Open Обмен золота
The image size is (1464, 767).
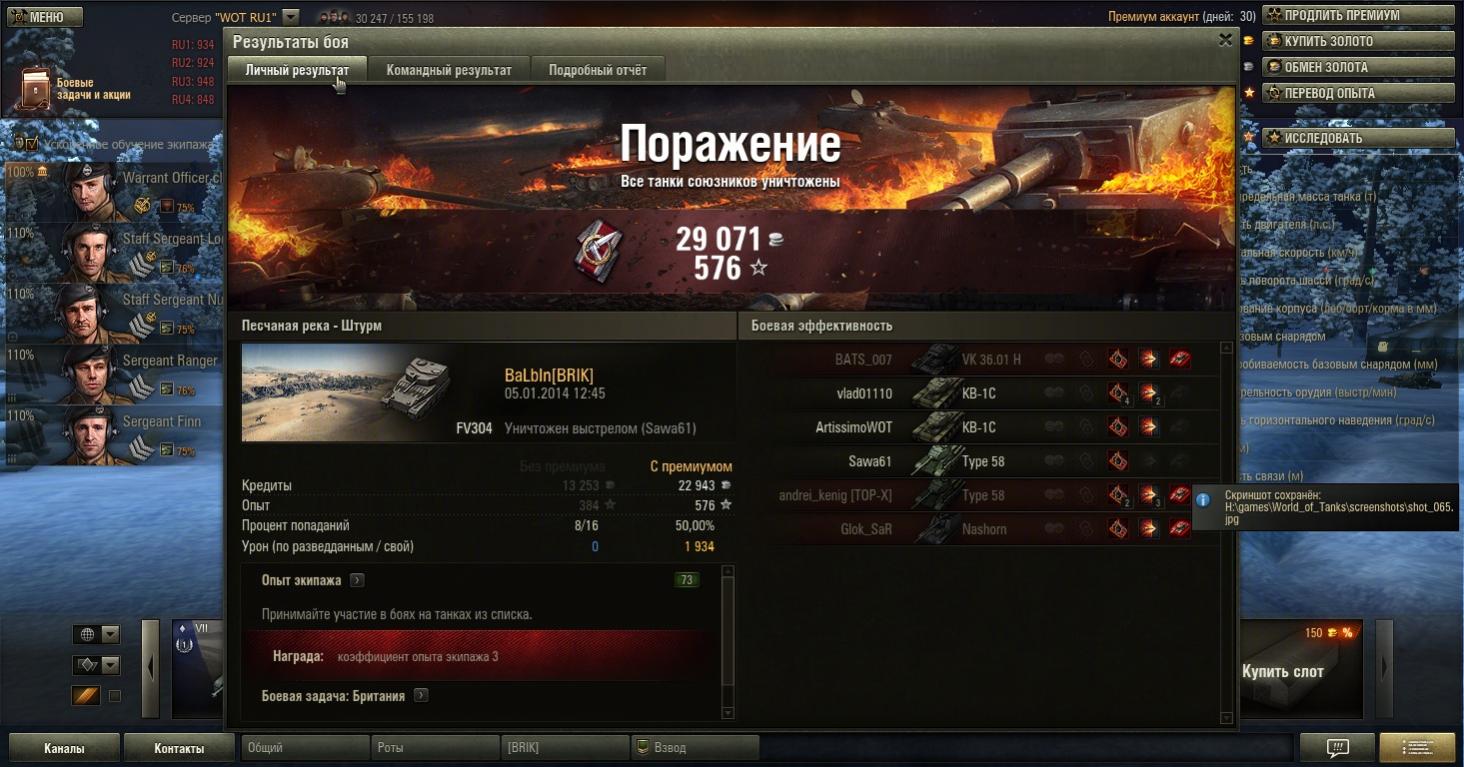click(x=1357, y=67)
